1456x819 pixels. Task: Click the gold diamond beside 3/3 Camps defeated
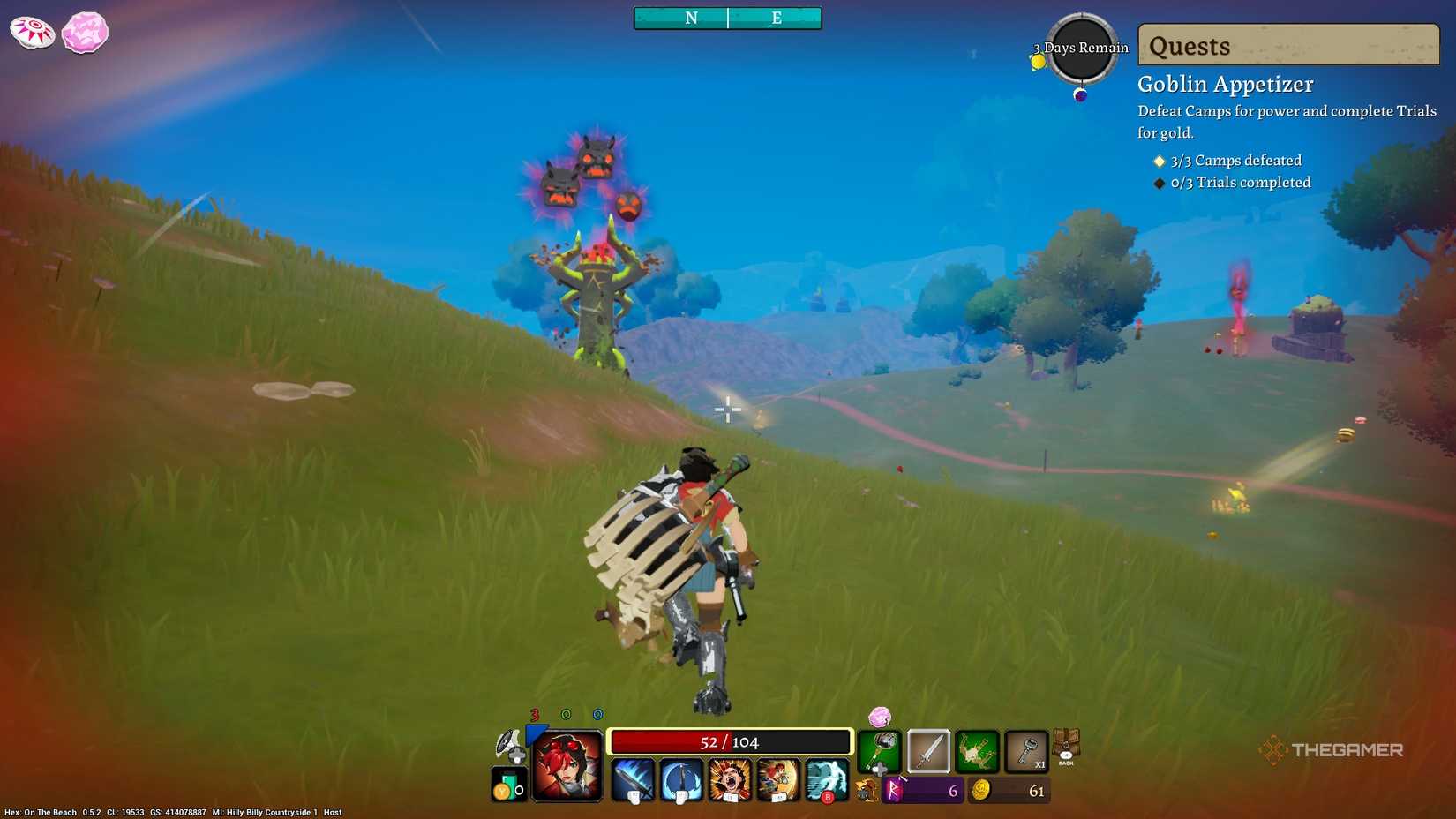tap(1159, 161)
